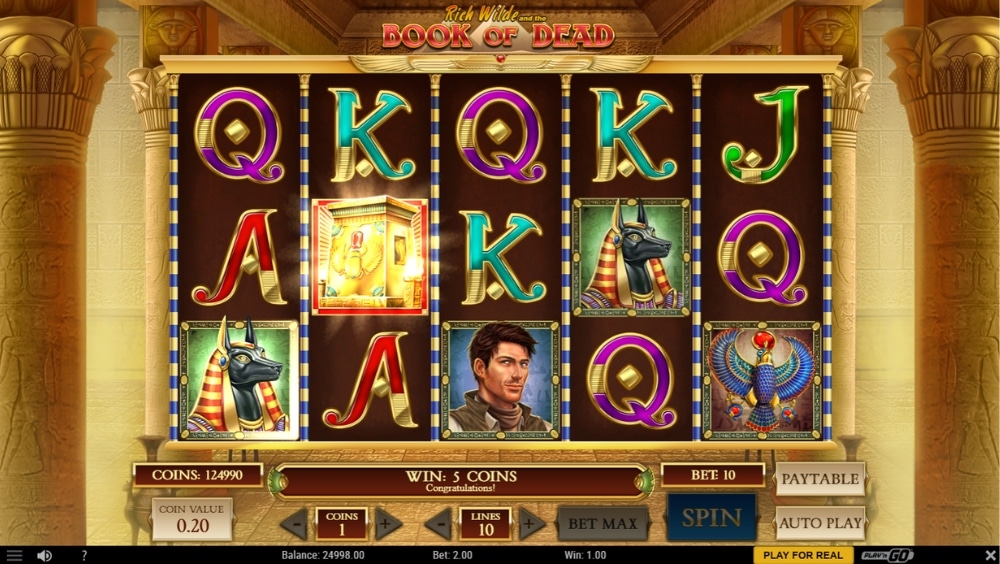Choose Play For Real
1000x564 pixels.
[802, 555]
